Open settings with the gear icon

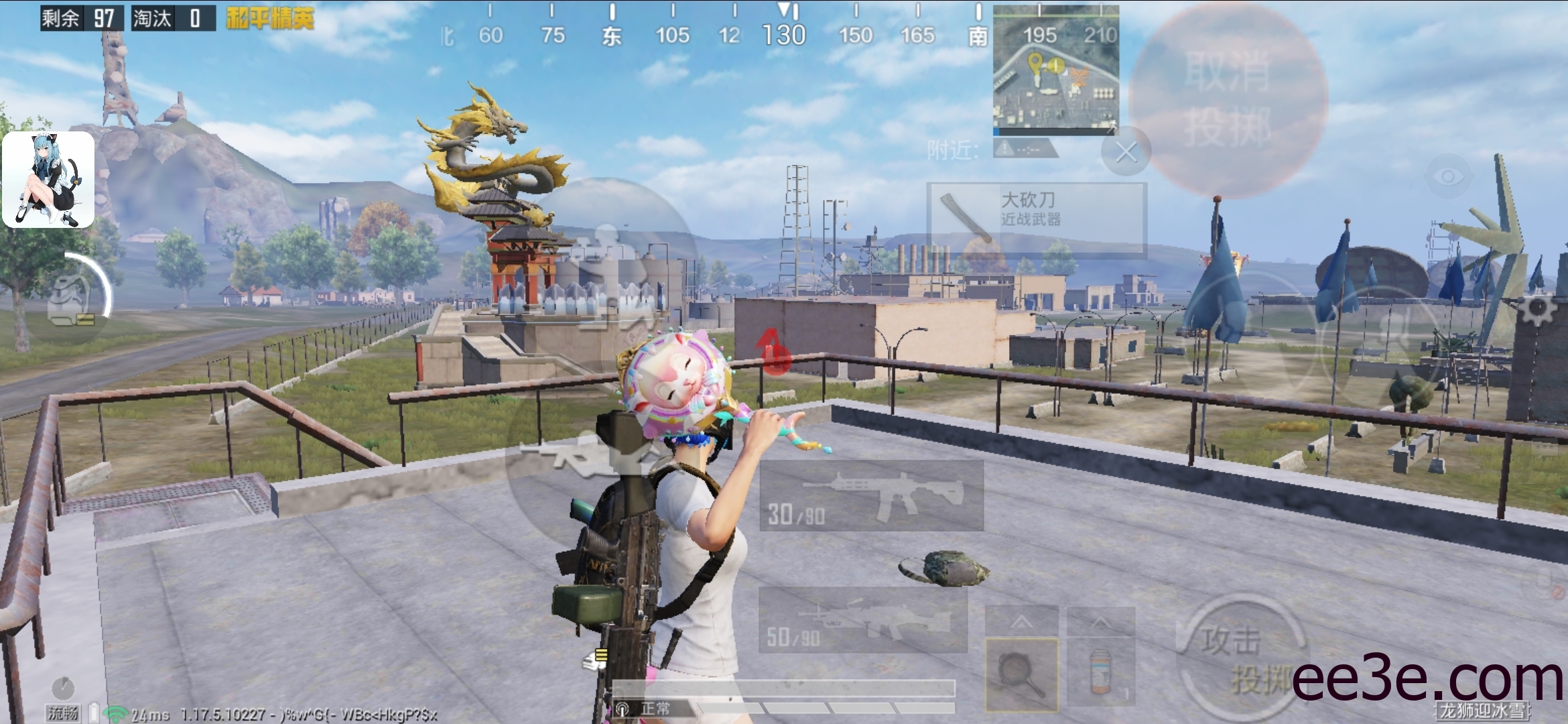1537,309
